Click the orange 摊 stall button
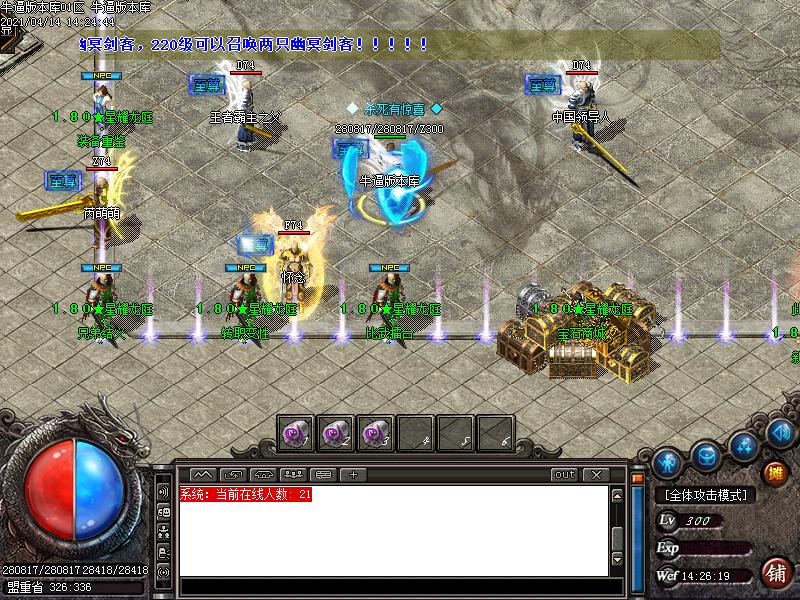 774,473
